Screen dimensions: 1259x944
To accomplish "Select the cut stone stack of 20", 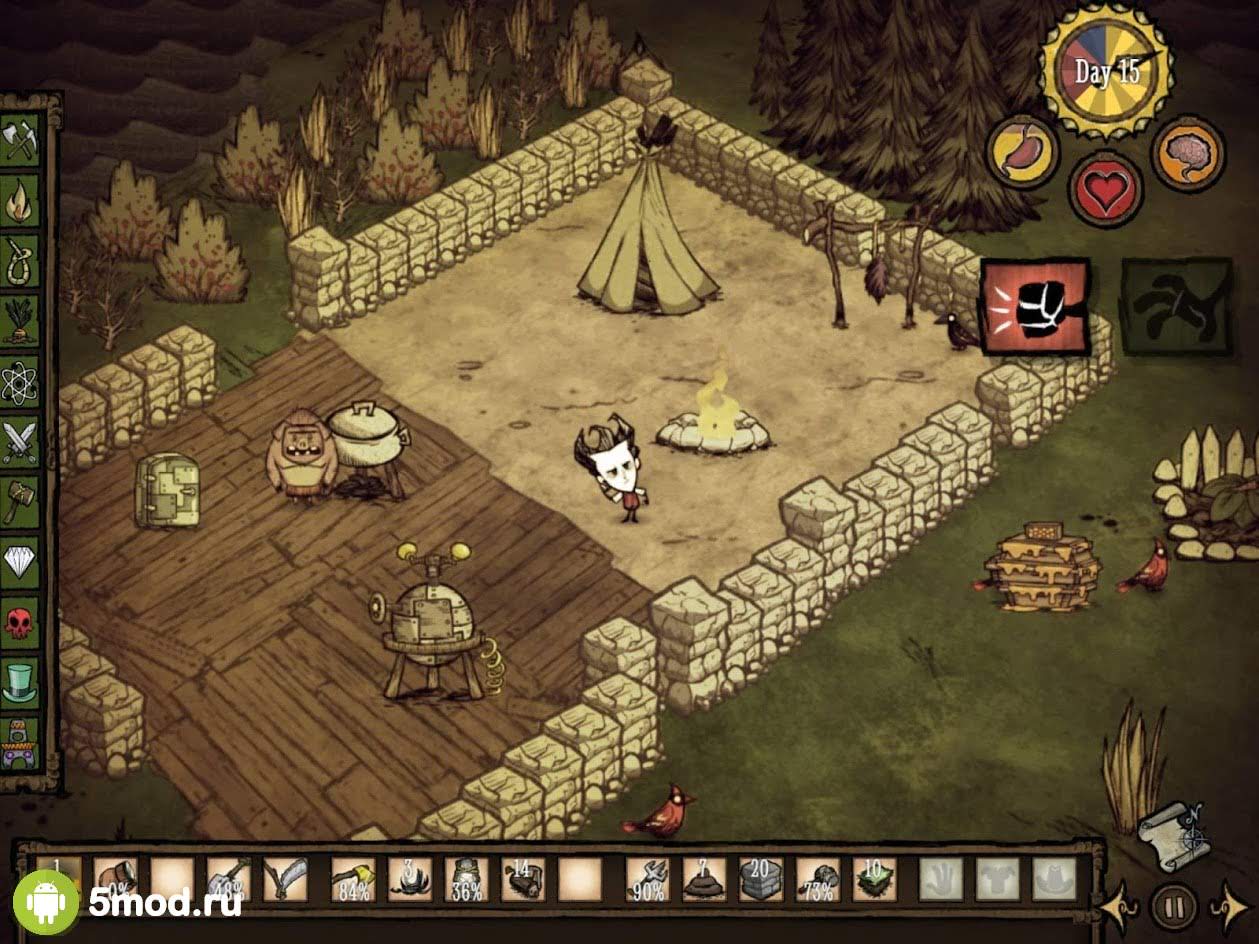I will tap(760, 878).
